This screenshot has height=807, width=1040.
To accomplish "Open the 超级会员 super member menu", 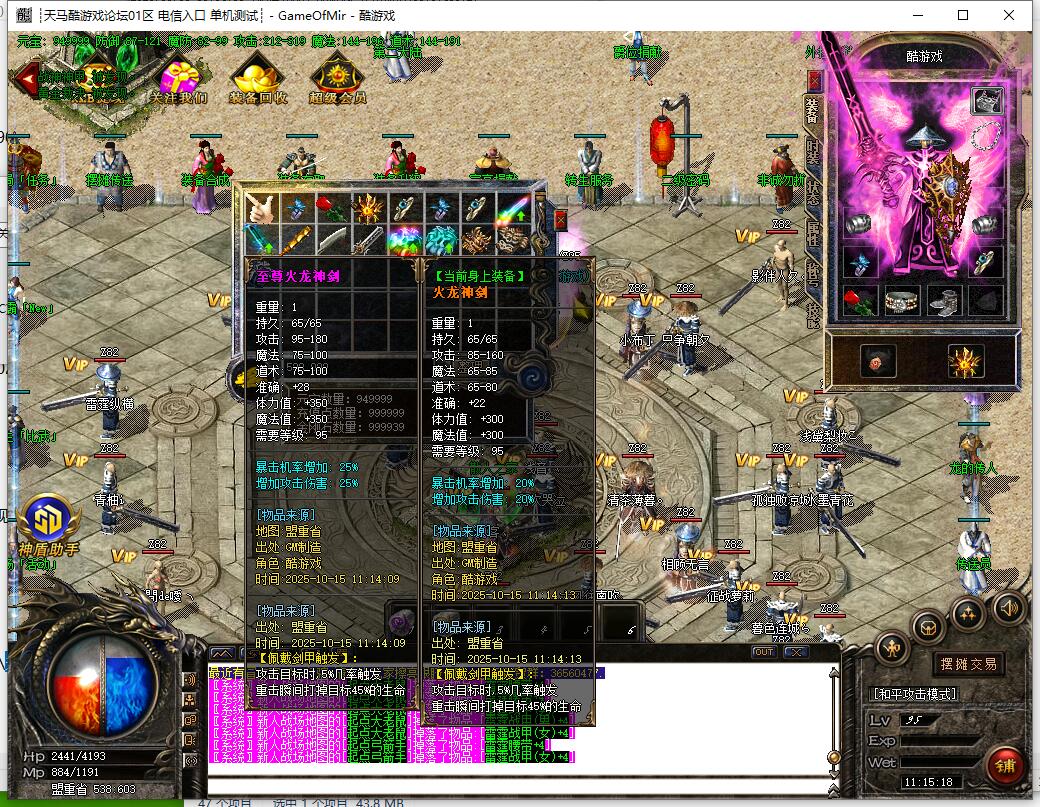I will tap(337, 78).
